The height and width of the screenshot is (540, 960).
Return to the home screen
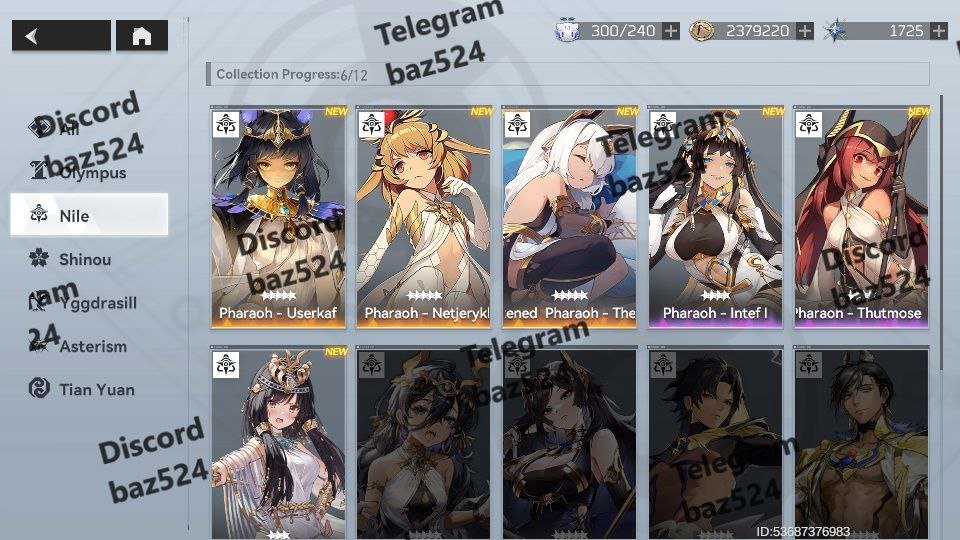click(x=141, y=36)
